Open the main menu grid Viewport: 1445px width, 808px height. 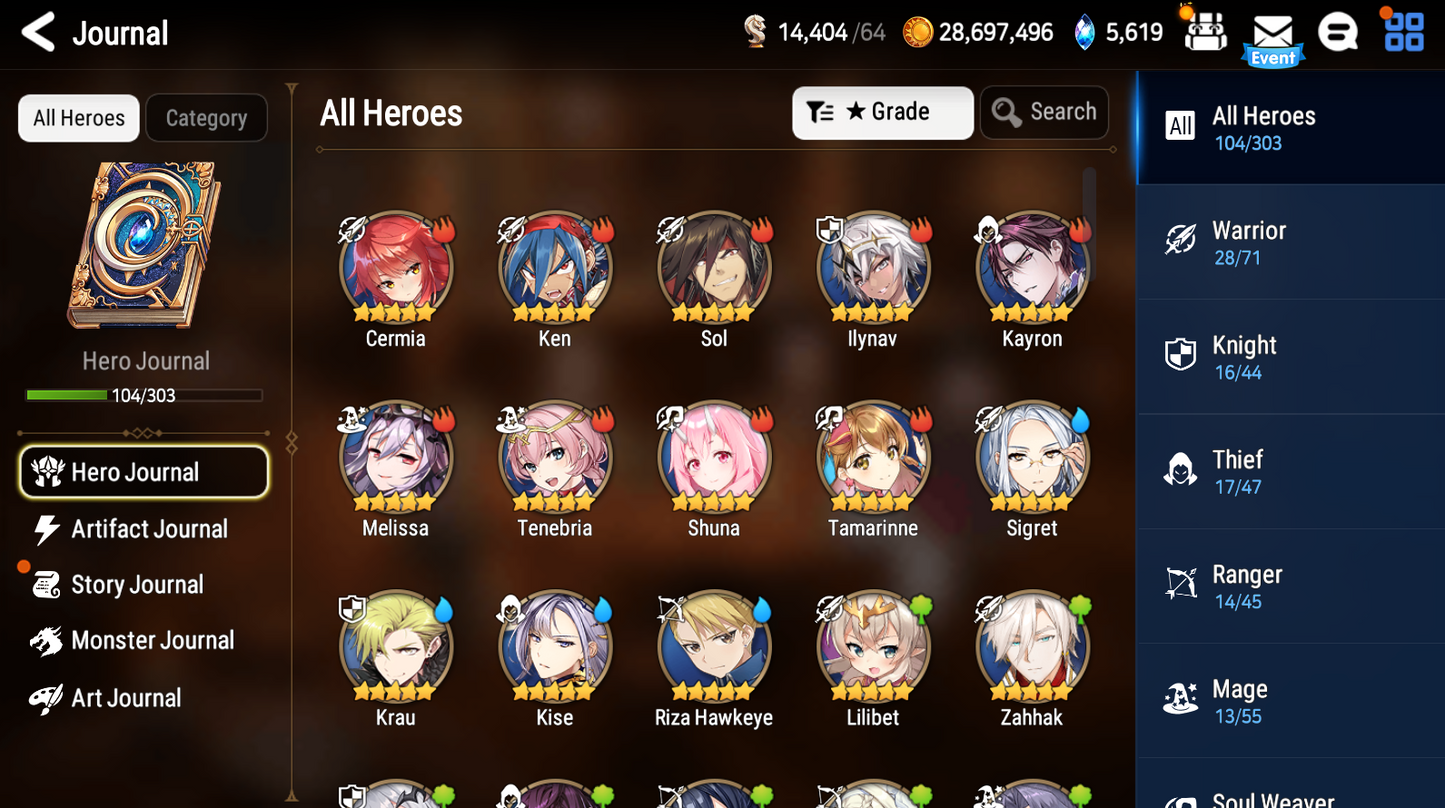click(1404, 32)
